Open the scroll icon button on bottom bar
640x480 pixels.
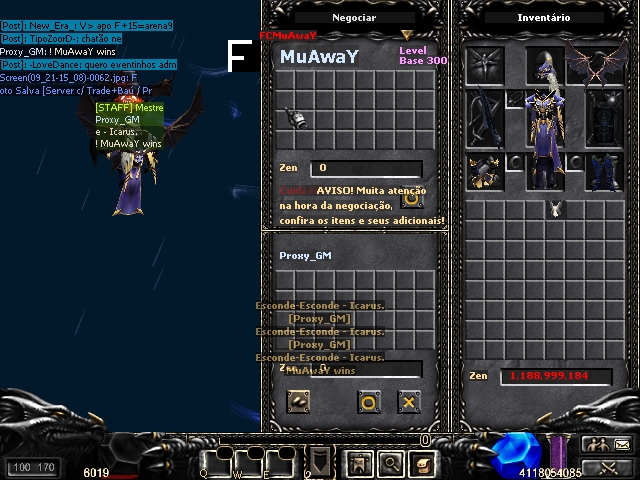pos(422,463)
